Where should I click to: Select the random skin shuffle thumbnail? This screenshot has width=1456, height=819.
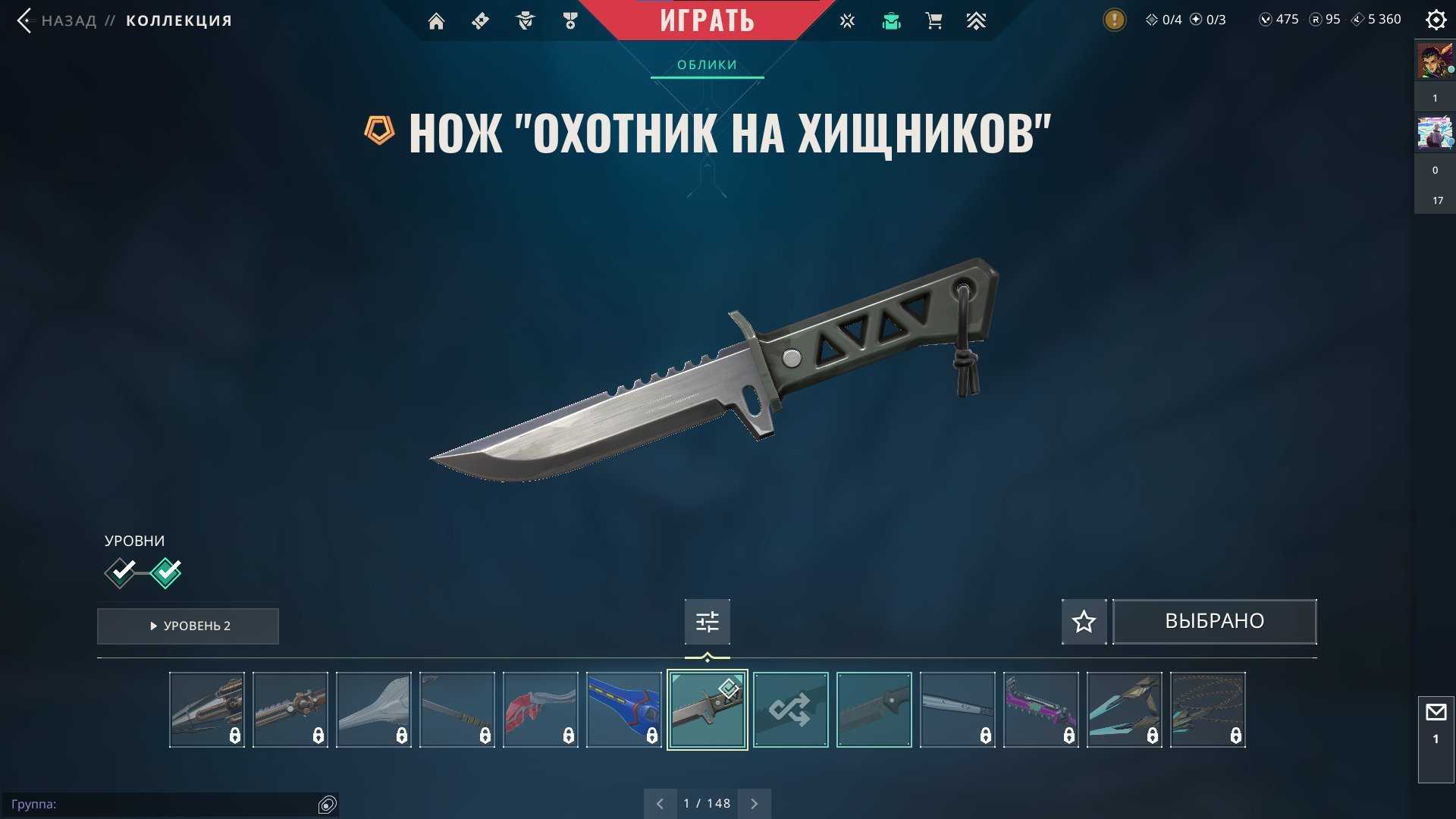tap(790, 711)
